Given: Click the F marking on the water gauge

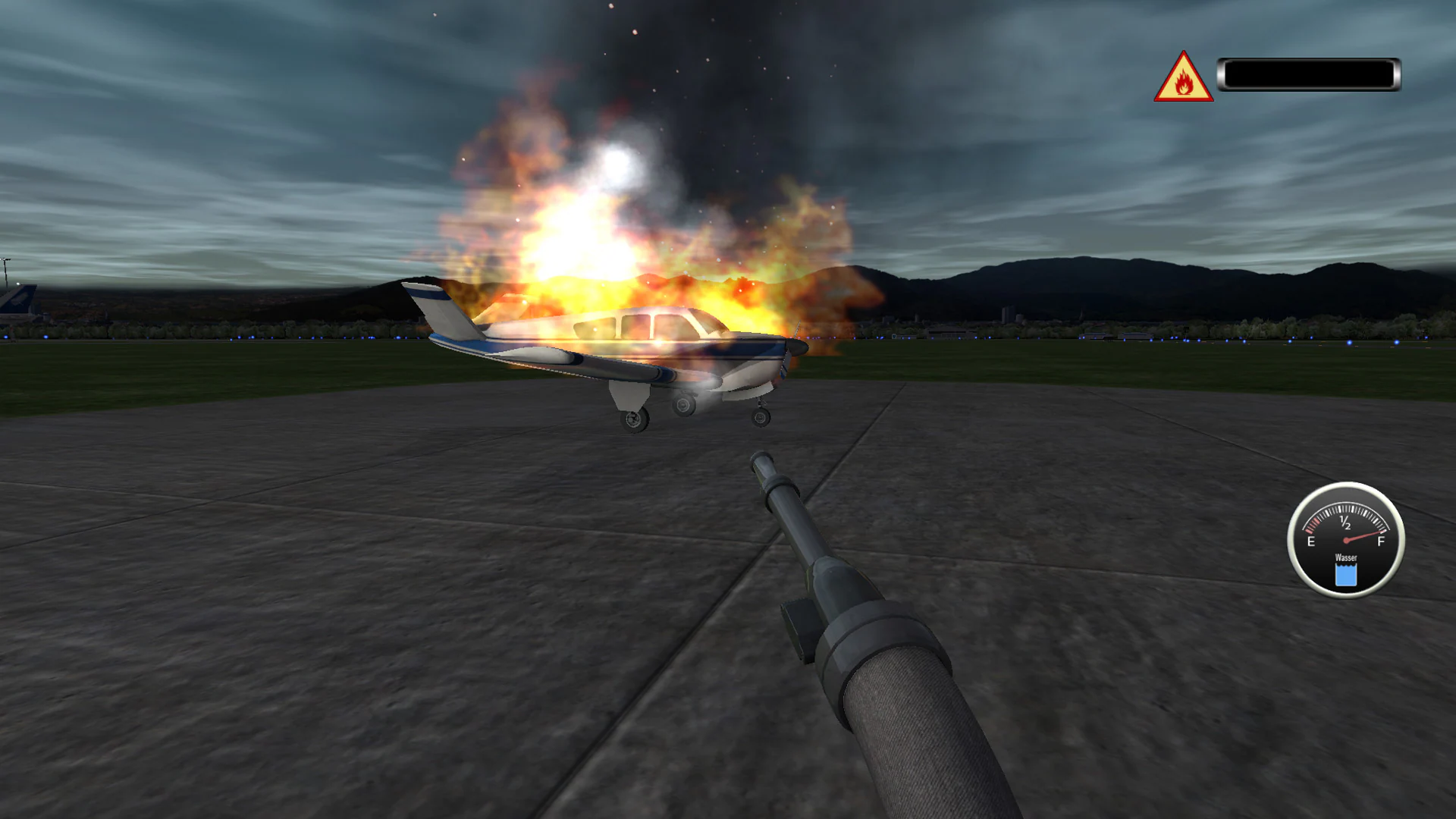Looking at the screenshot, I should click(1380, 540).
